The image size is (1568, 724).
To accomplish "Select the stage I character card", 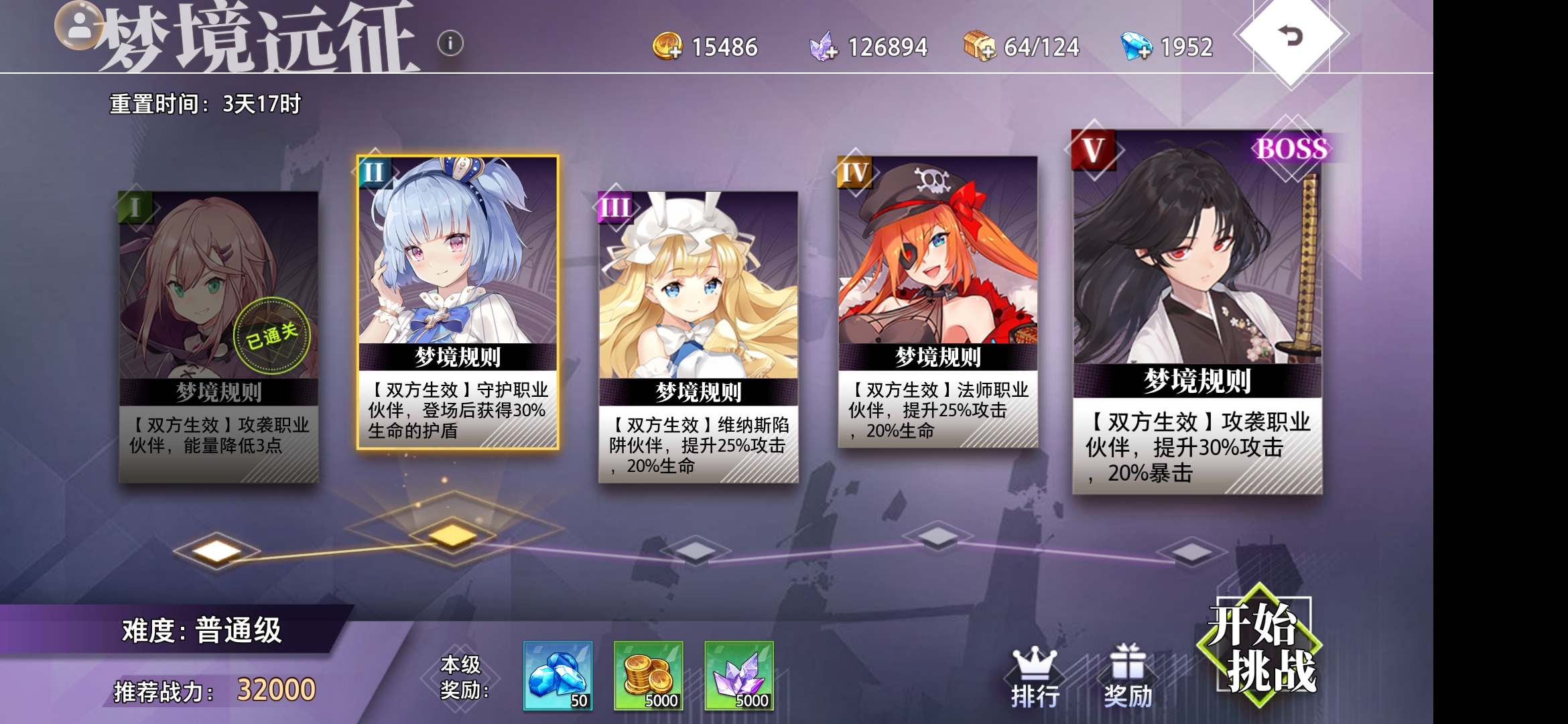I will pyautogui.click(x=219, y=302).
